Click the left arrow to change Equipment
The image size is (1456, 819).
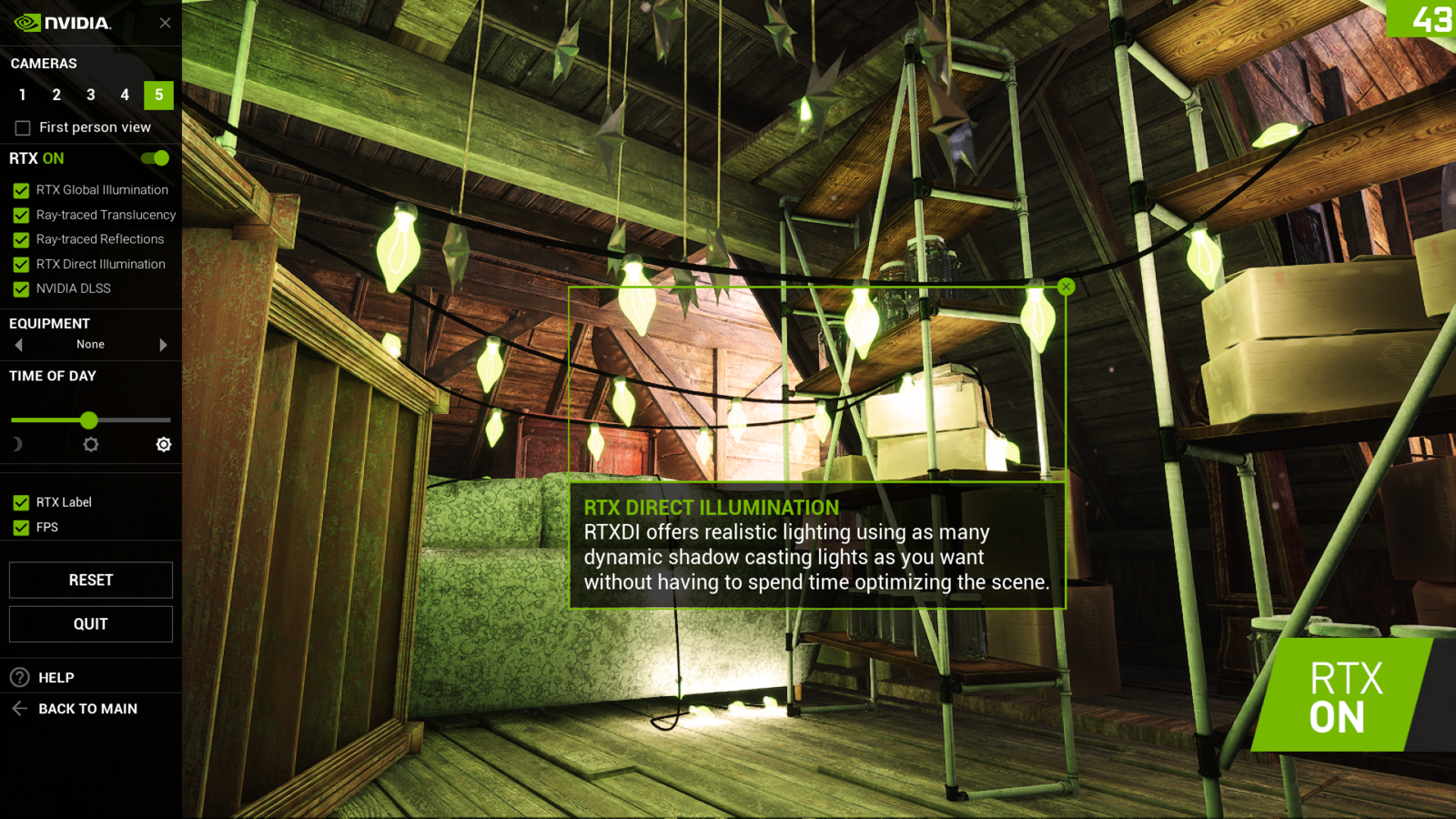17,344
